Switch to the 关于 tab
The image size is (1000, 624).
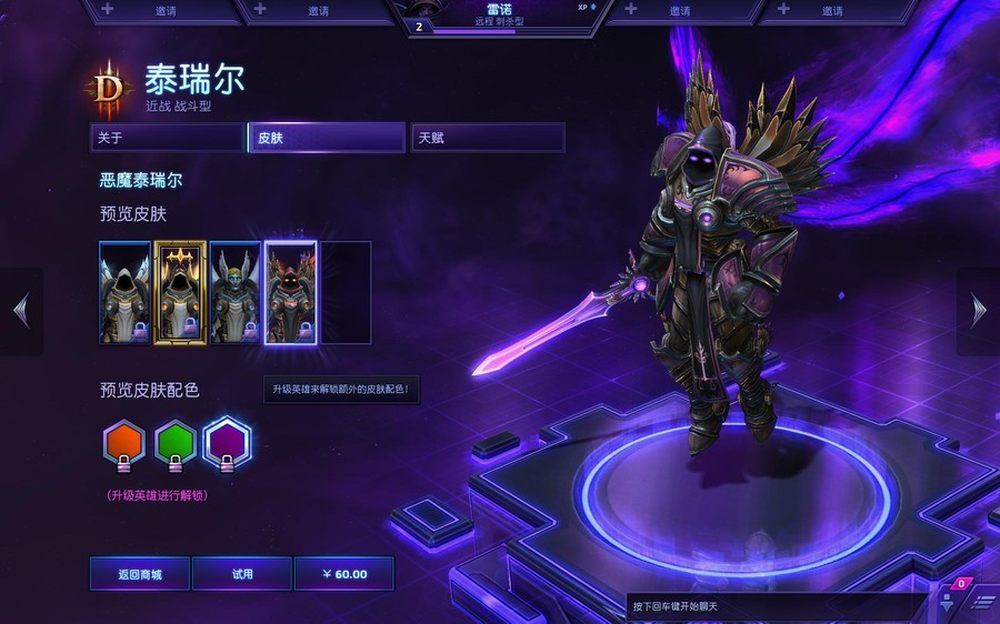click(x=166, y=138)
